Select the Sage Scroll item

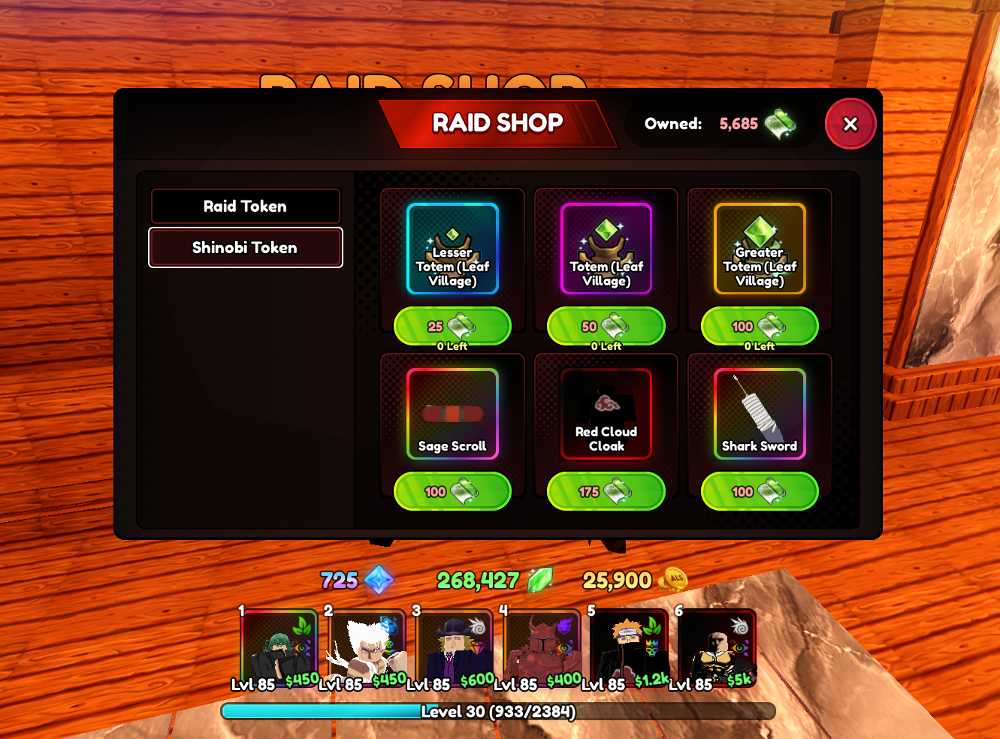pyautogui.click(x=452, y=414)
